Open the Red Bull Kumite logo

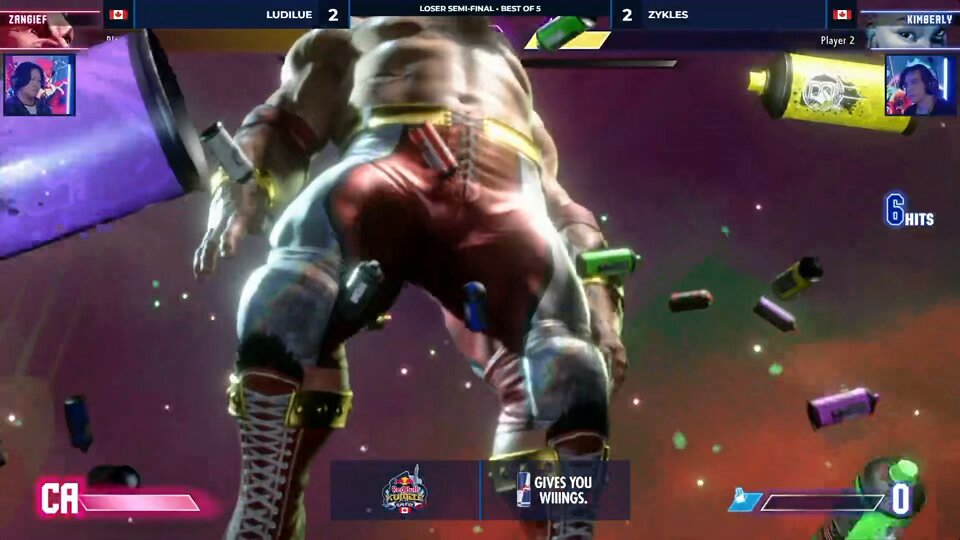405,491
